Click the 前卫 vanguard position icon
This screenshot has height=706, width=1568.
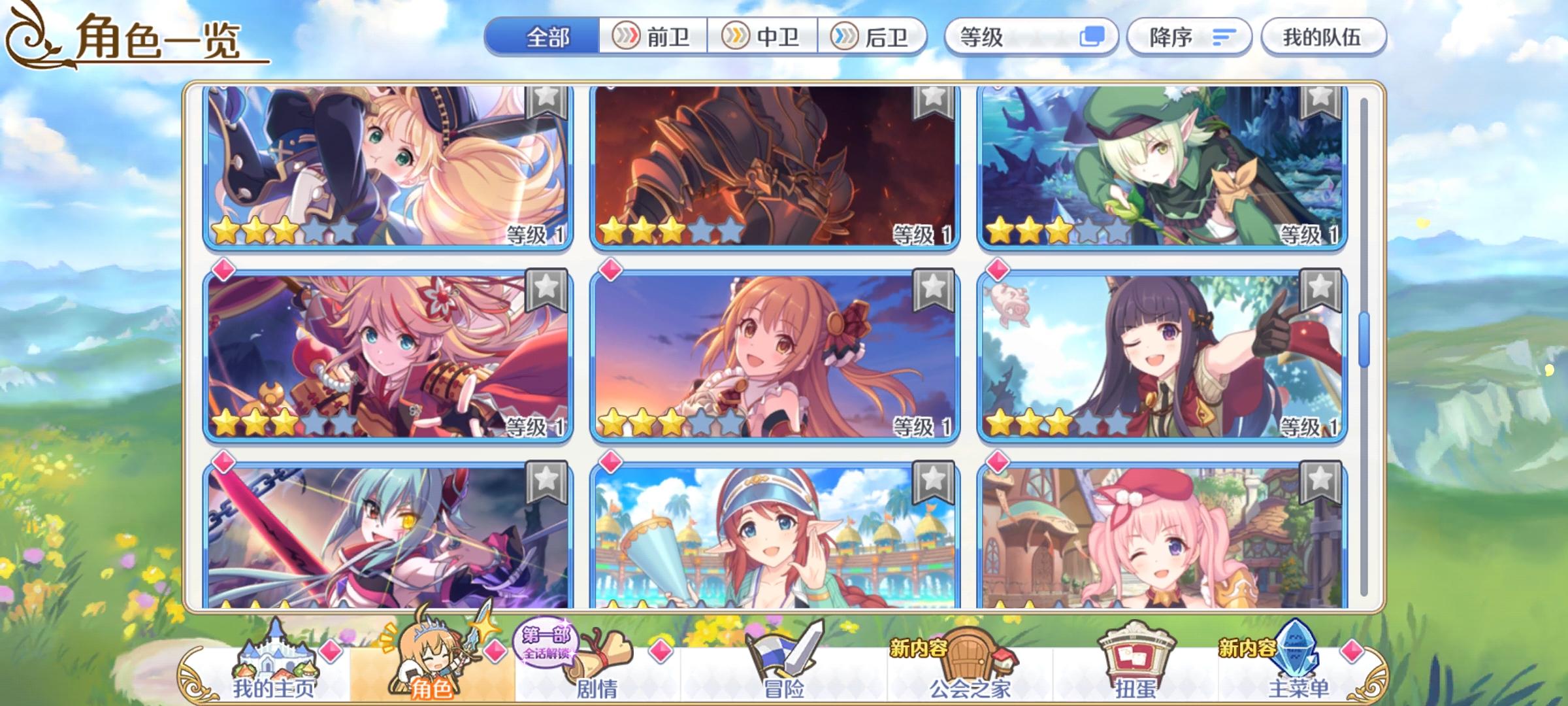tap(627, 37)
